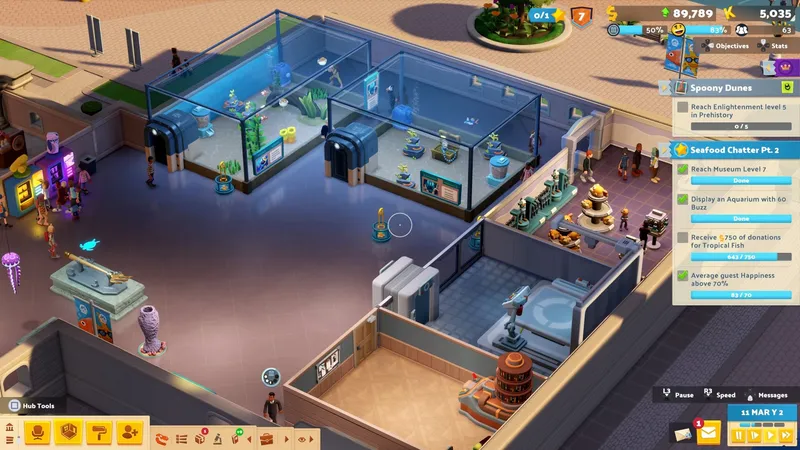Open the paint roller decoration tool
Image resolution: width=800 pixels, height=450 pixels.
[x=99, y=432]
